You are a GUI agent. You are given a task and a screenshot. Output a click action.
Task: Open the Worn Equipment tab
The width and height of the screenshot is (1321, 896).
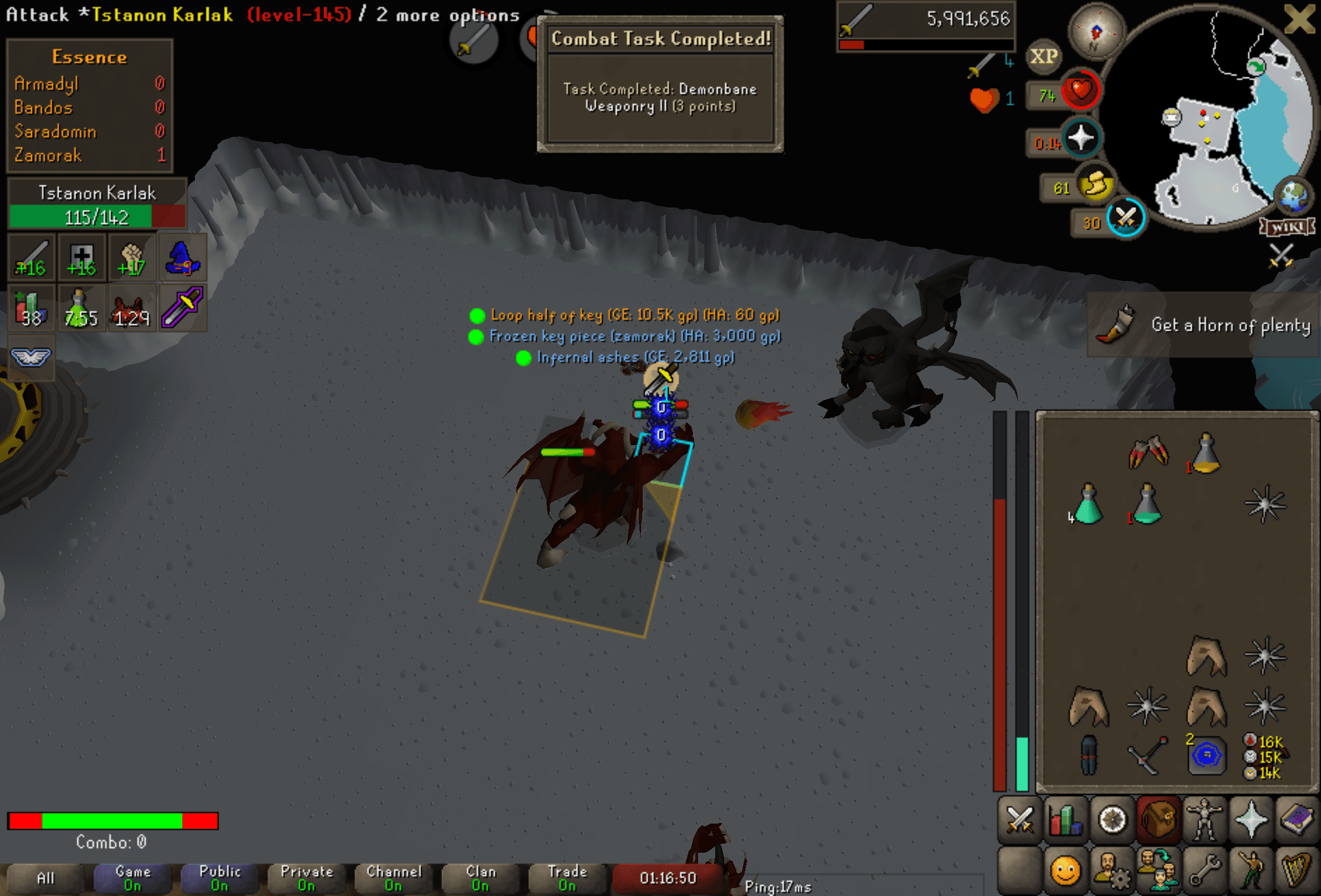click(x=1204, y=821)
